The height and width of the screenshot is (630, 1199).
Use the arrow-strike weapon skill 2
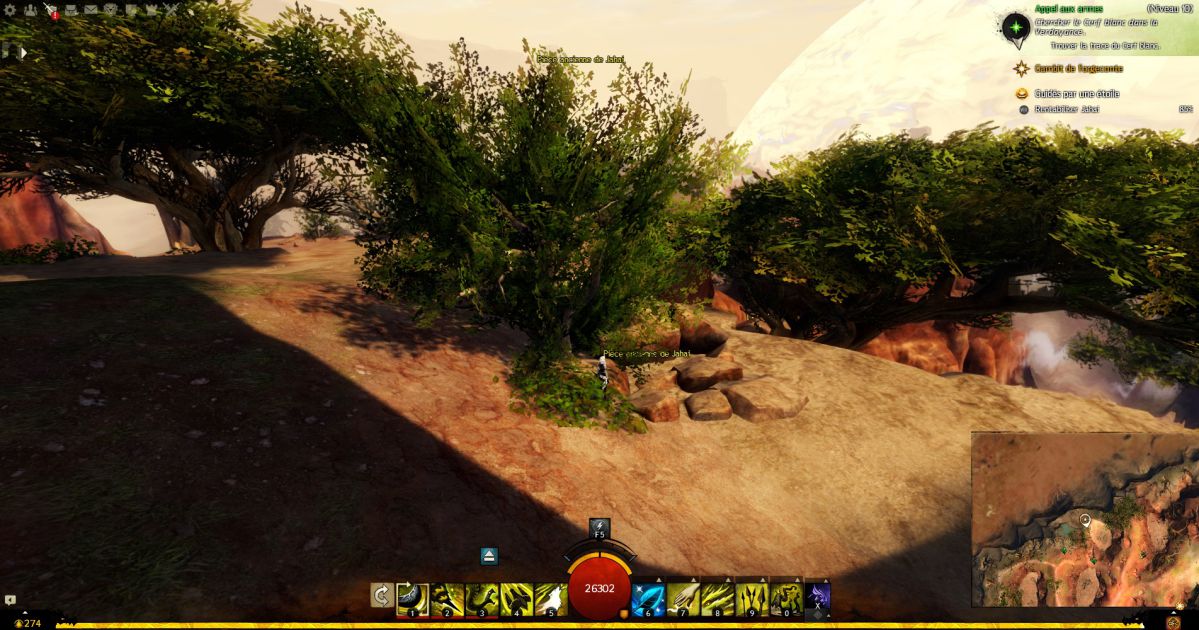447,598
